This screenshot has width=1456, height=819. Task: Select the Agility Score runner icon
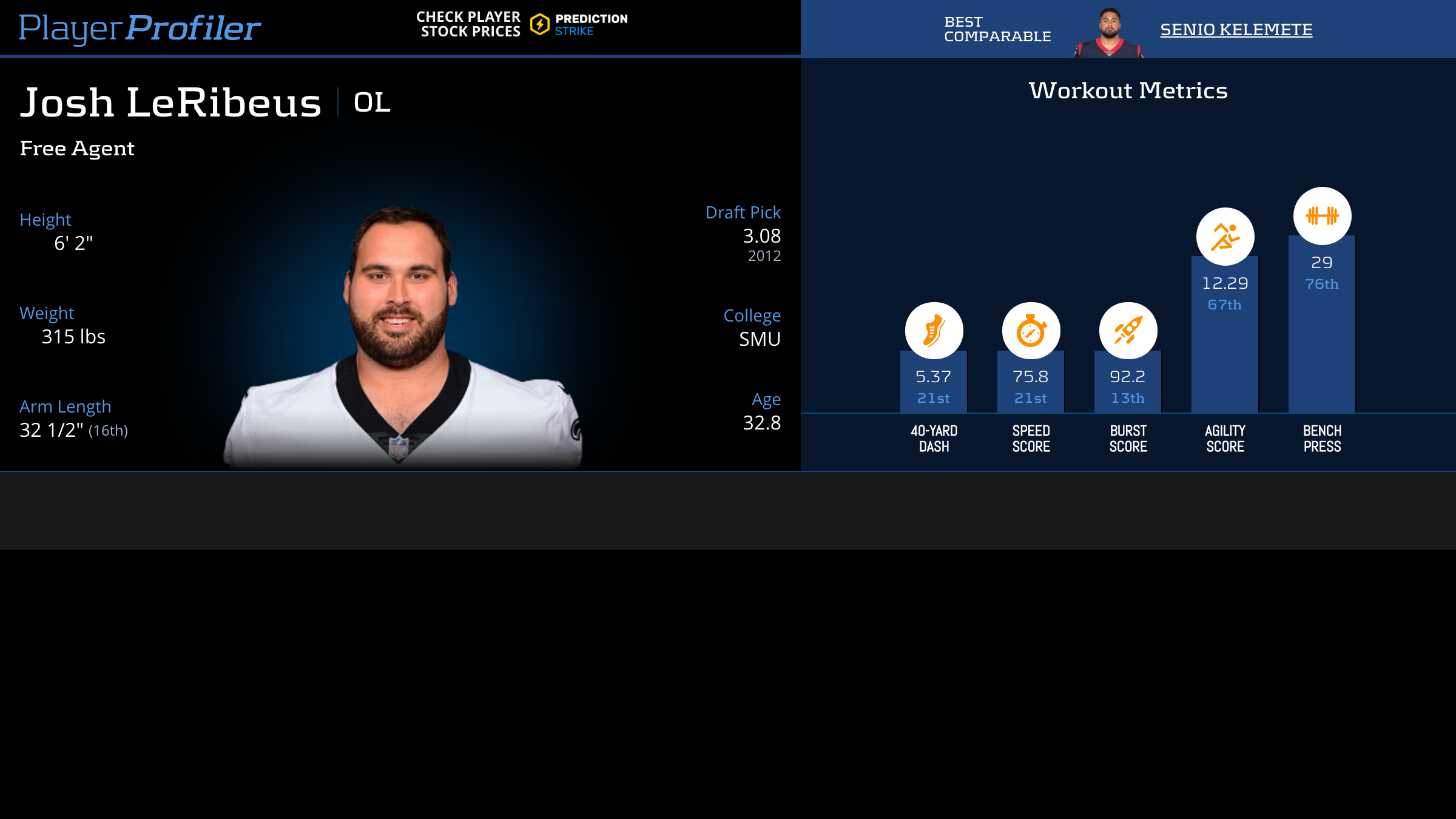click(x=1225, y=237)
